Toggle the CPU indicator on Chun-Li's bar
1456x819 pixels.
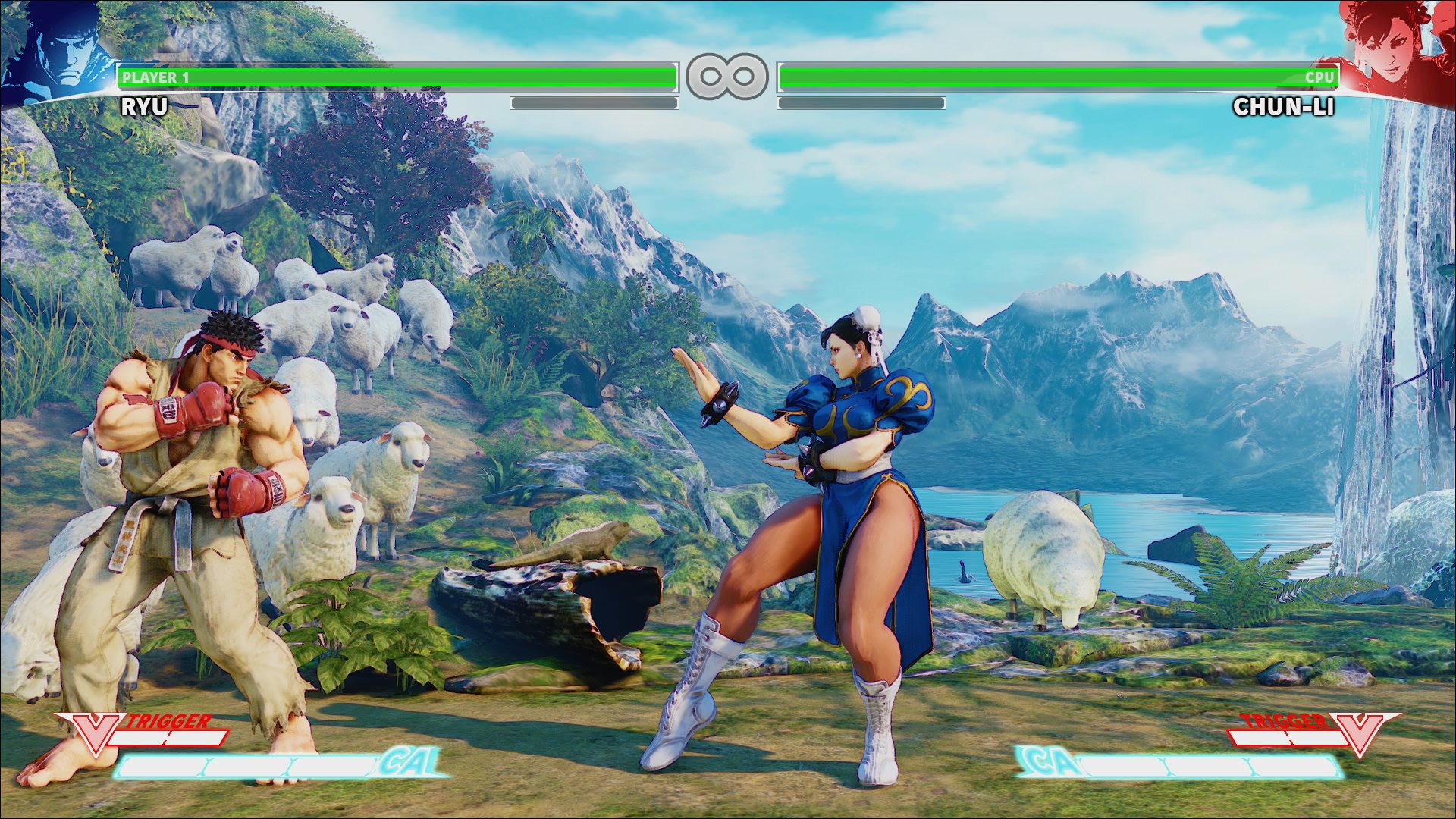[1319, 77]
